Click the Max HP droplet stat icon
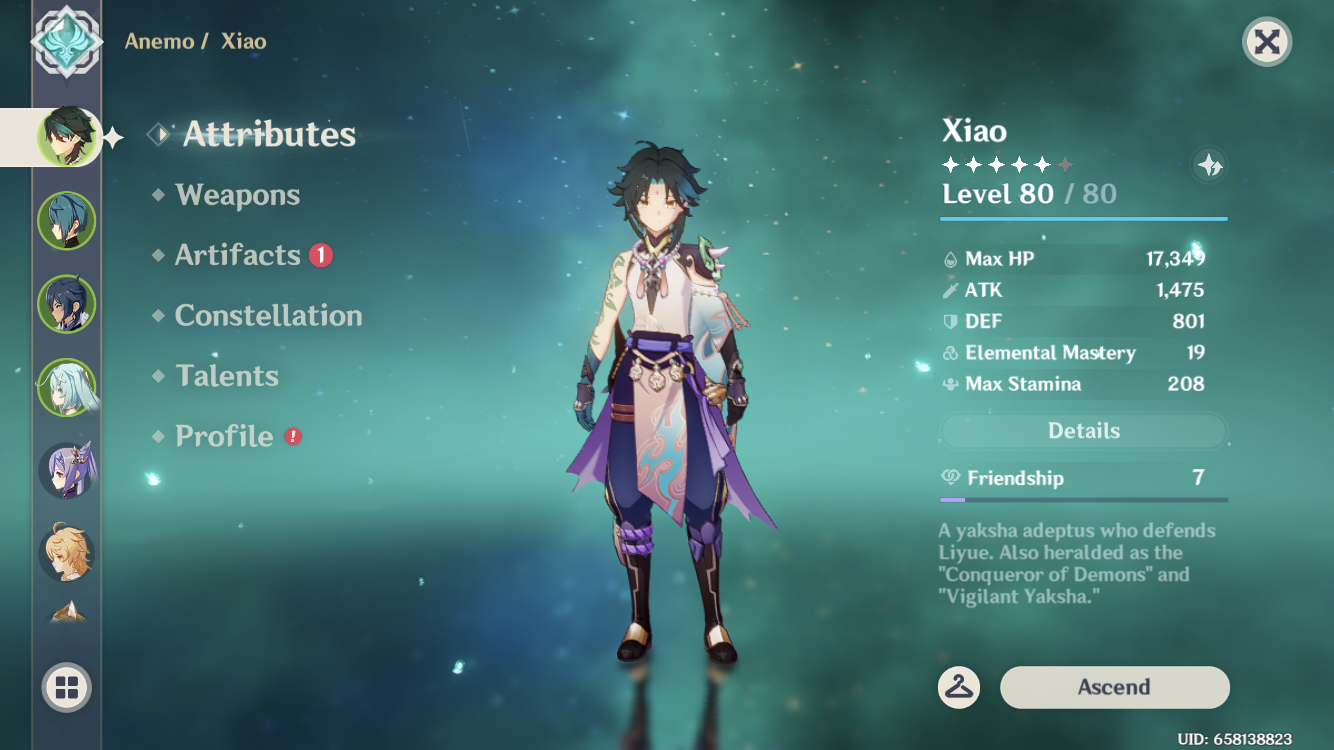Viewport: 1334px width, 750px height. coord(951,258)
